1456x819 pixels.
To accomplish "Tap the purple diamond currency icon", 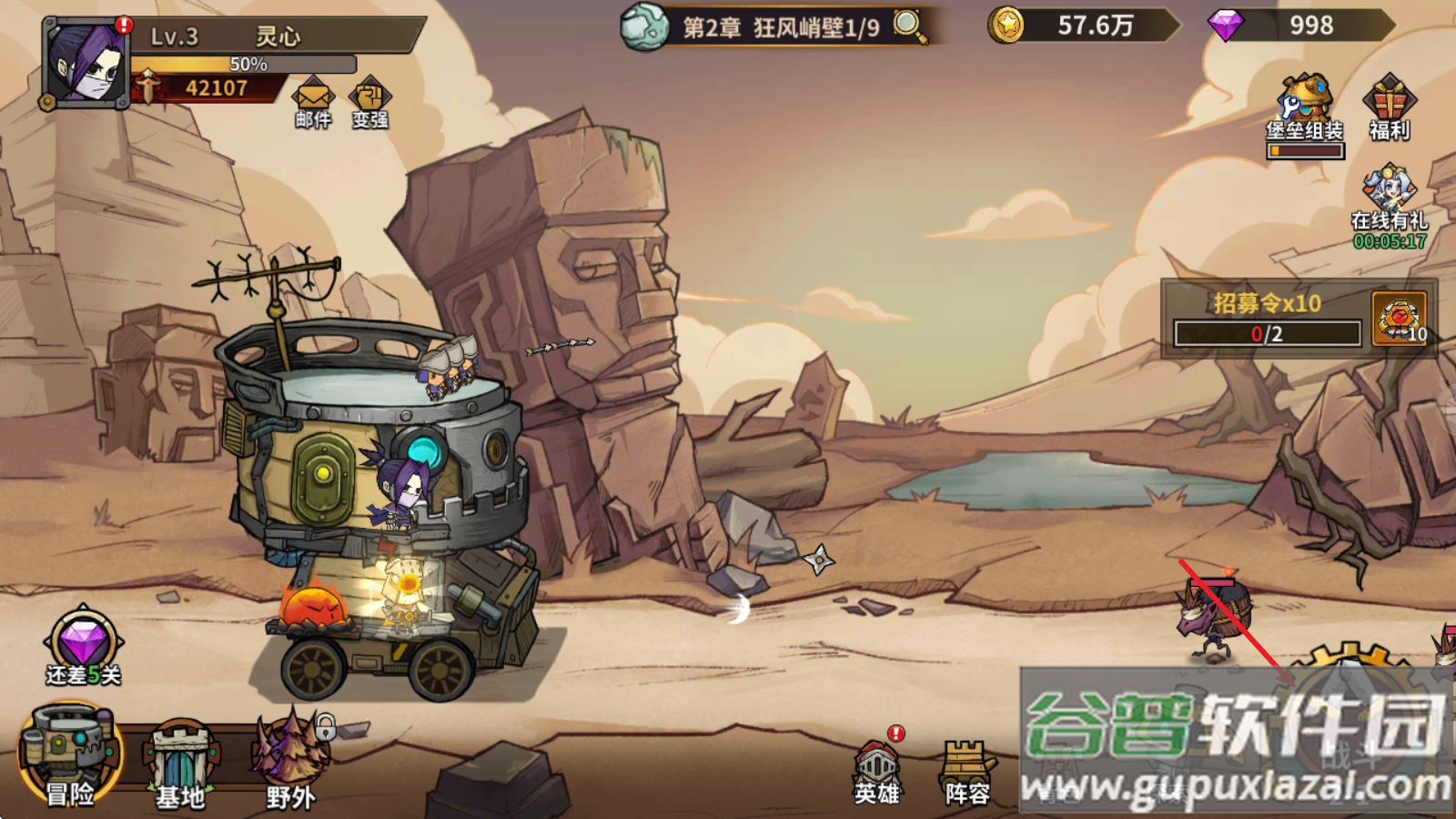I will tap(1225, 25).
